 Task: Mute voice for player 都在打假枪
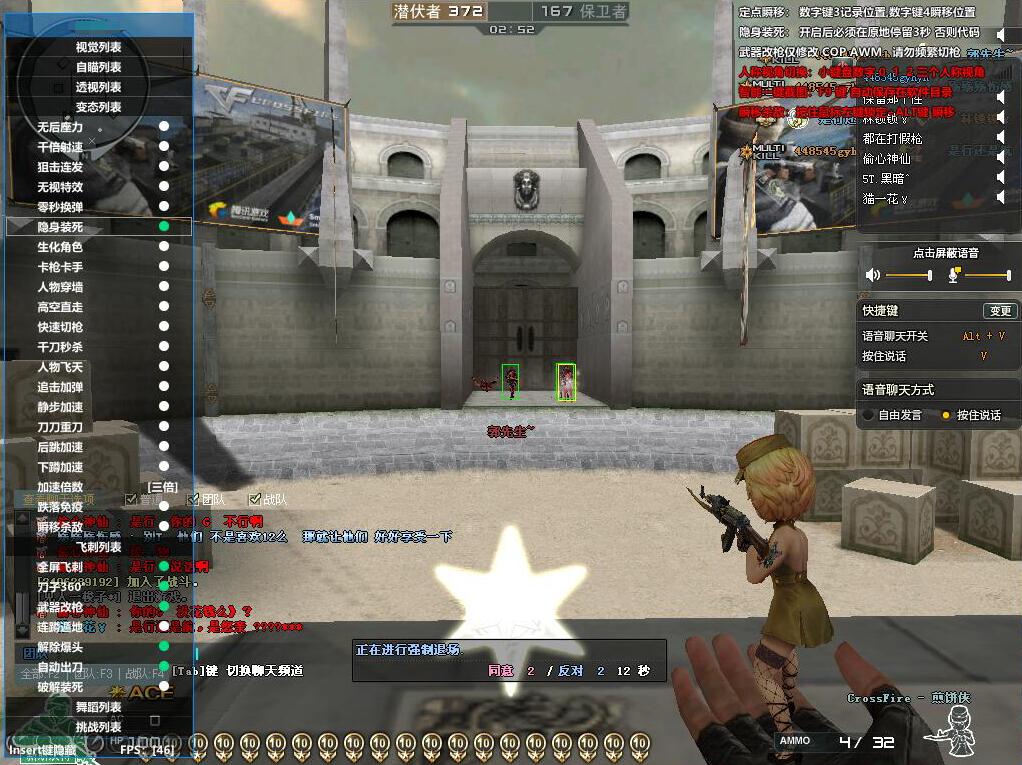(x=1001, y=138)
